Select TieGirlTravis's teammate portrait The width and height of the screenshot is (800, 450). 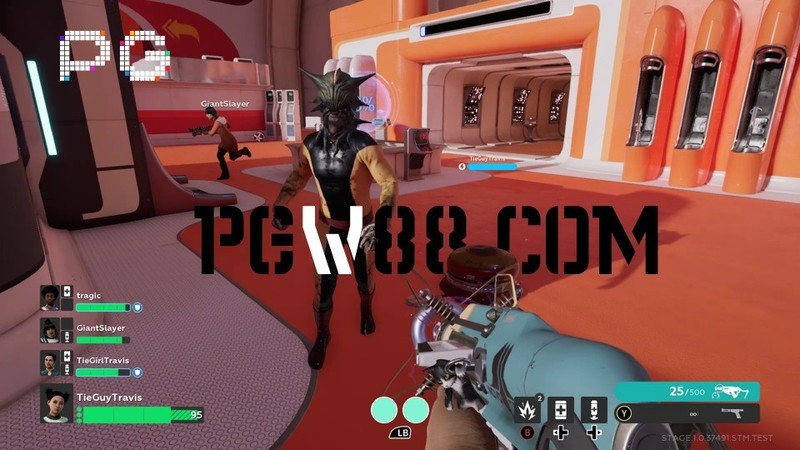pos(51,364)
